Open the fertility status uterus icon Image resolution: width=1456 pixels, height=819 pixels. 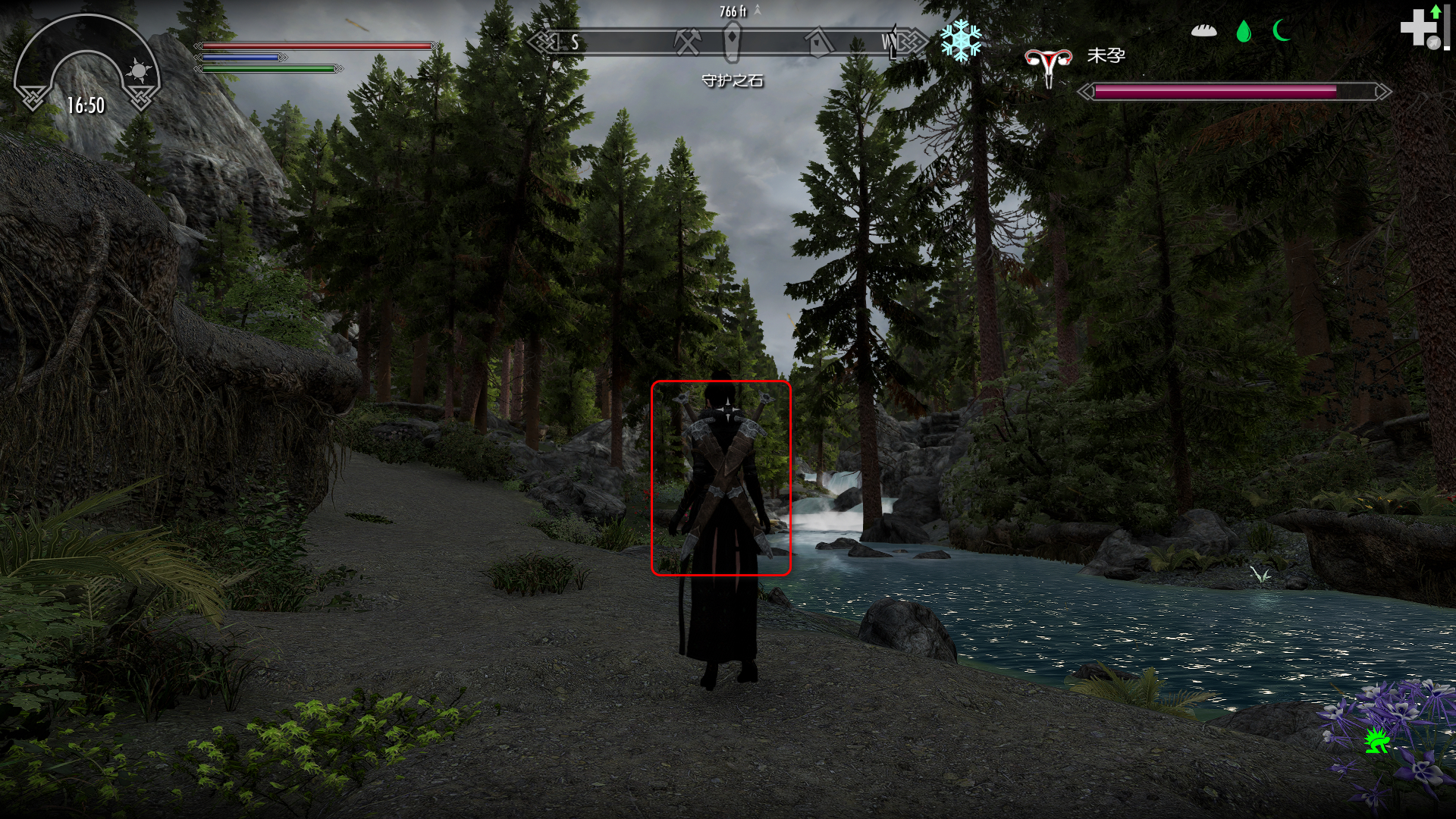[1048, 65]
